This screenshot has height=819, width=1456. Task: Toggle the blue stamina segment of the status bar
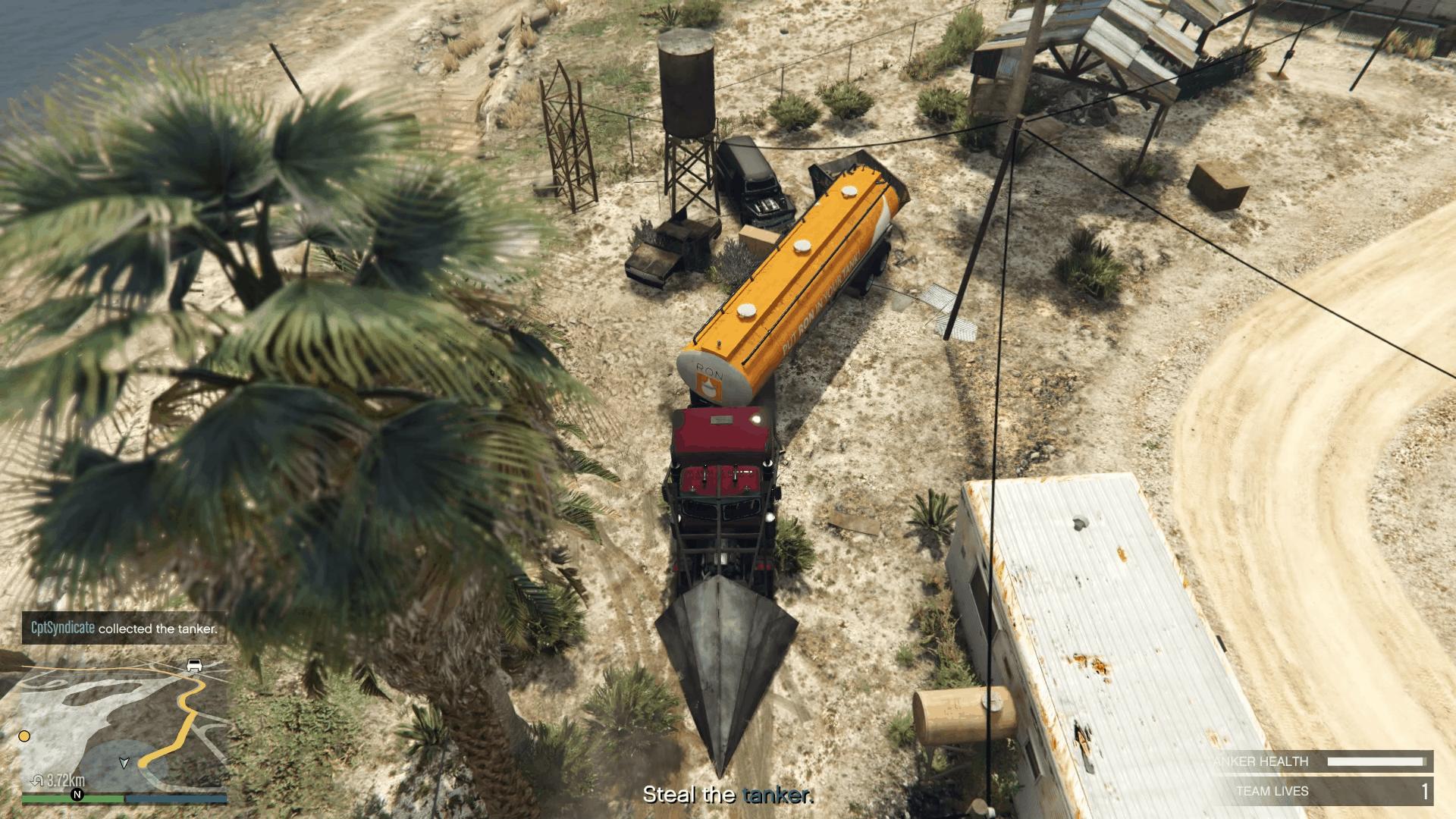point(174,799)
